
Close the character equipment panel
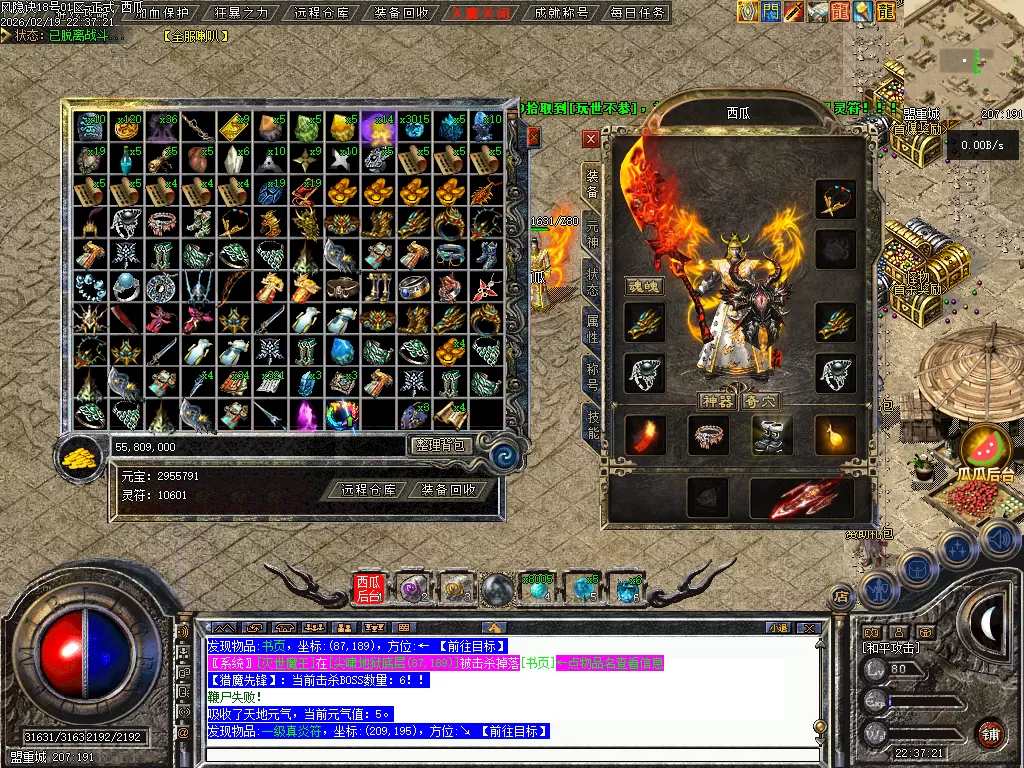(591, 139)
